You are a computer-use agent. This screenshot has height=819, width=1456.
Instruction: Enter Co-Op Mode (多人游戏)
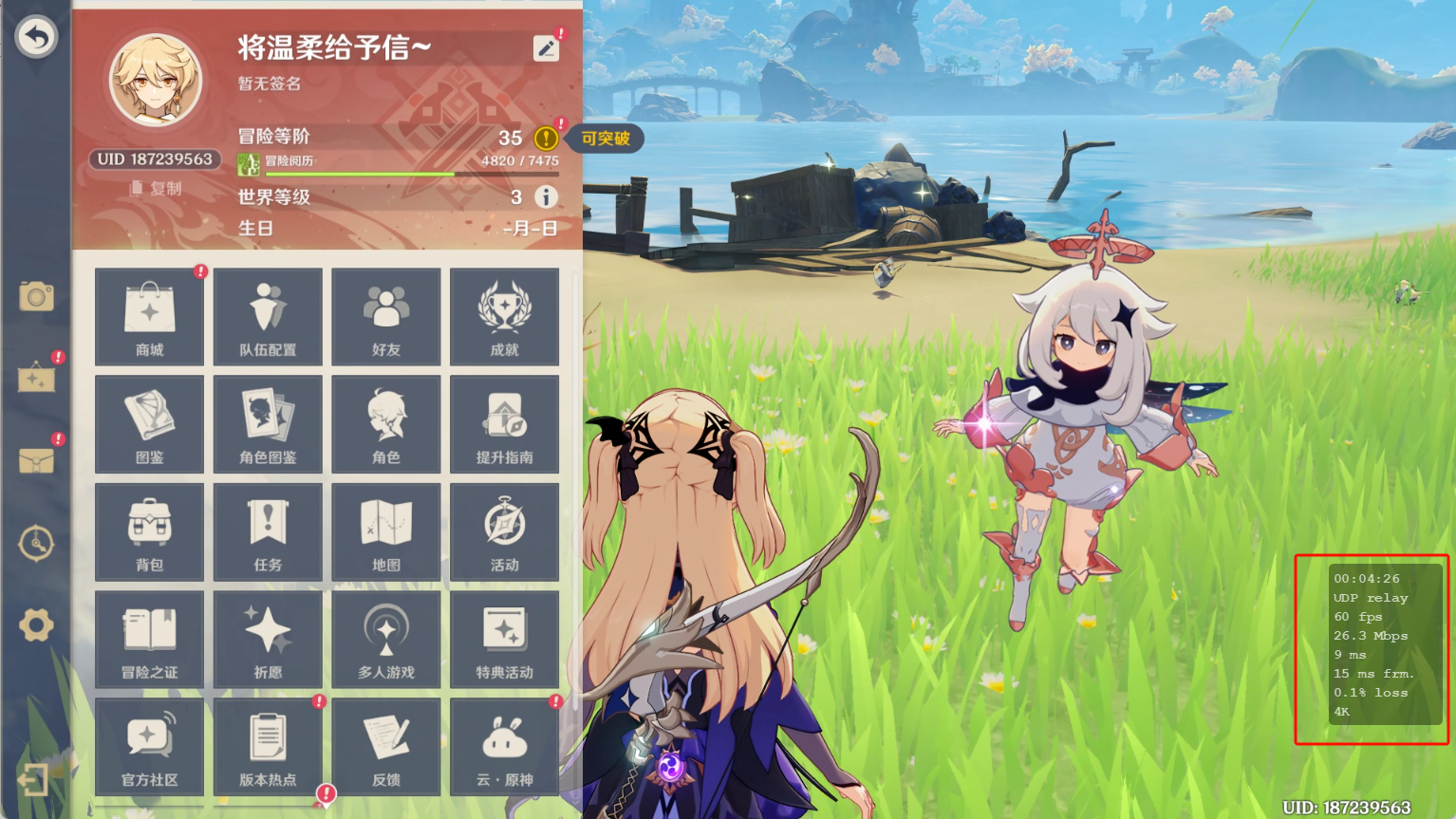[x=385, y=639]
